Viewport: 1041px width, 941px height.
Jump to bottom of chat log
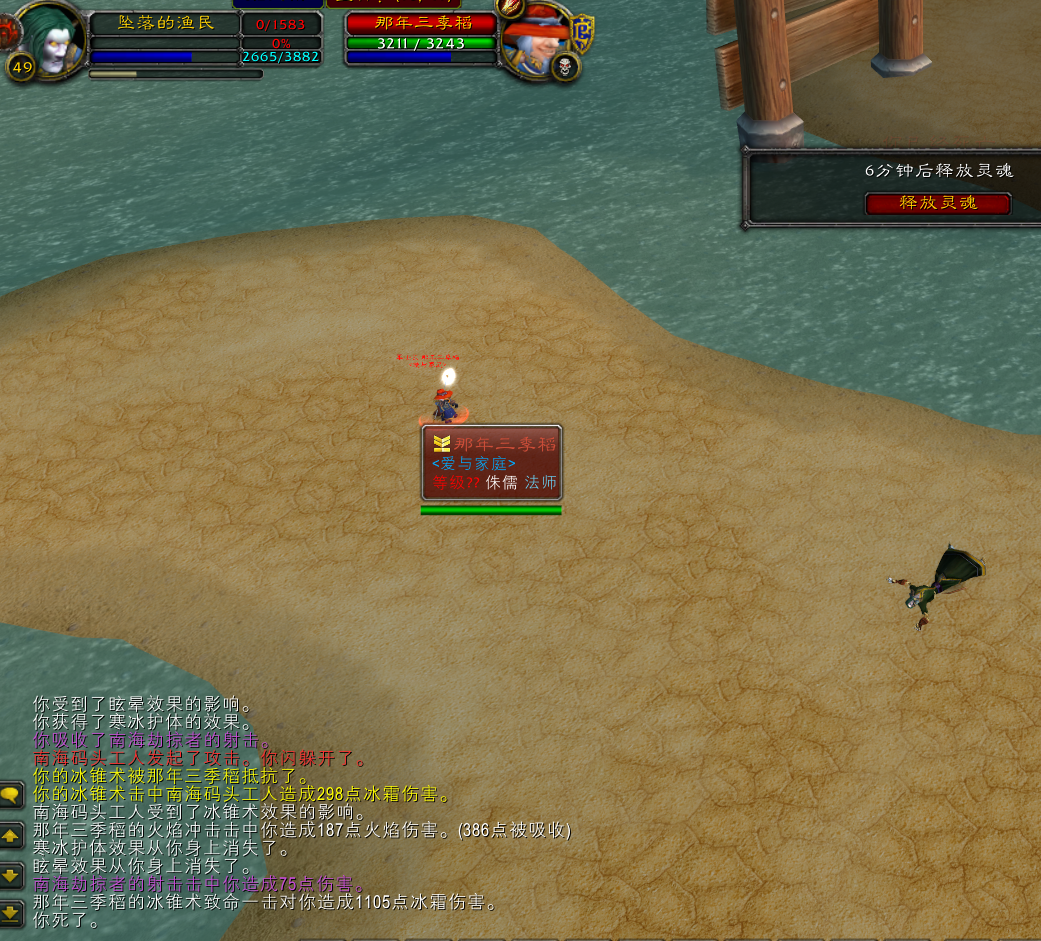click(11, 912)
